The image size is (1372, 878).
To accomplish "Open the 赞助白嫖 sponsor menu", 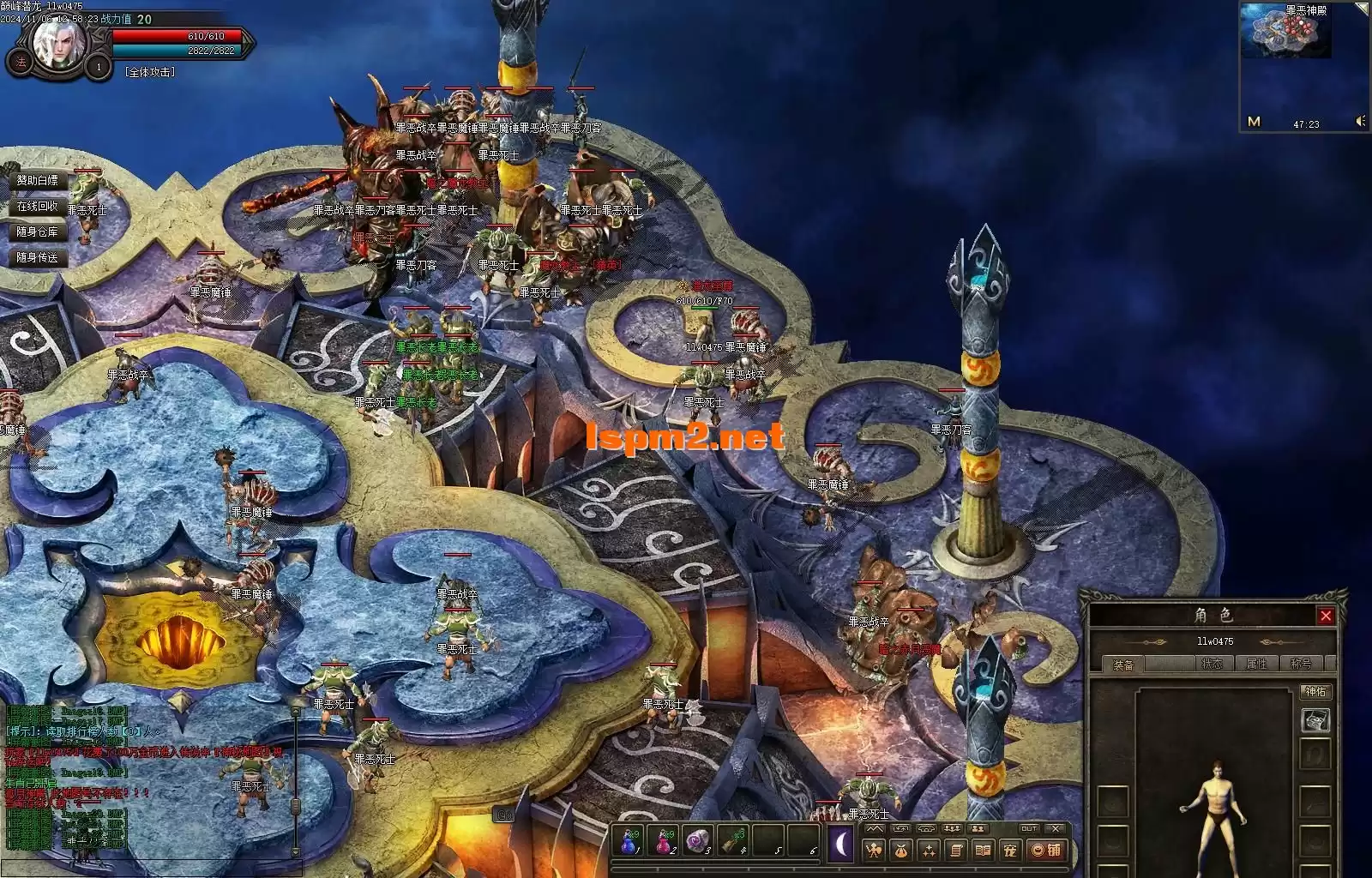I will 38,180.
